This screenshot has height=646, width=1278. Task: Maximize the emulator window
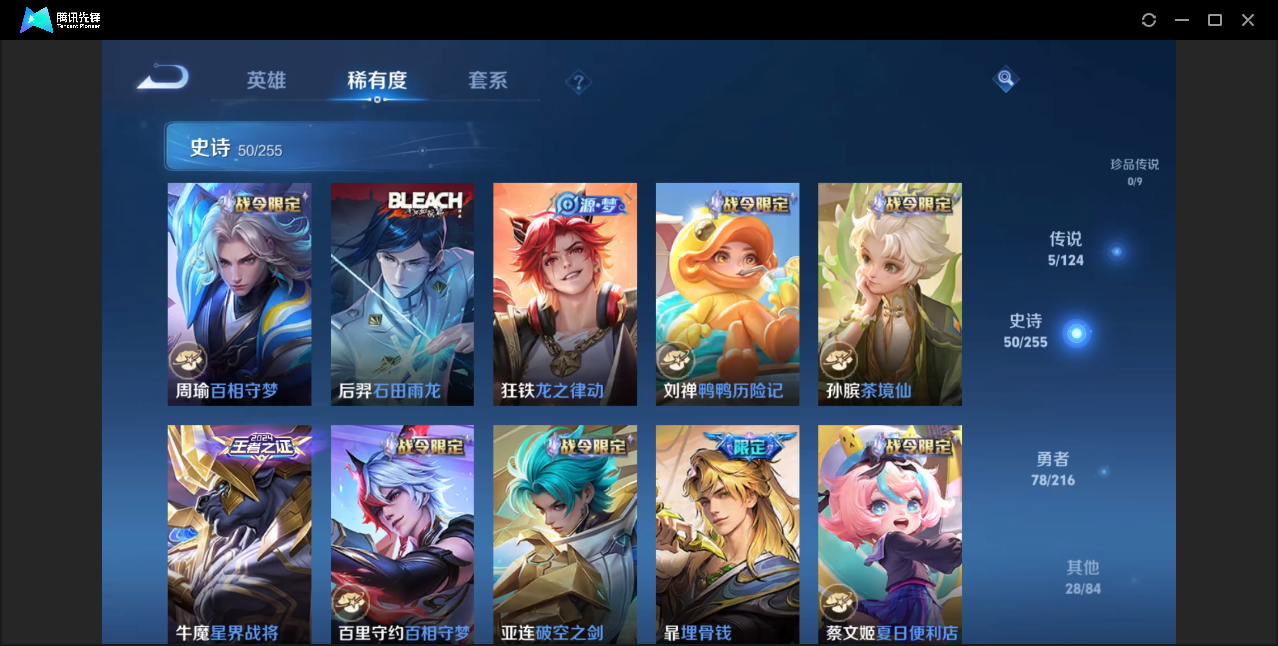(x=1215, y=20)
